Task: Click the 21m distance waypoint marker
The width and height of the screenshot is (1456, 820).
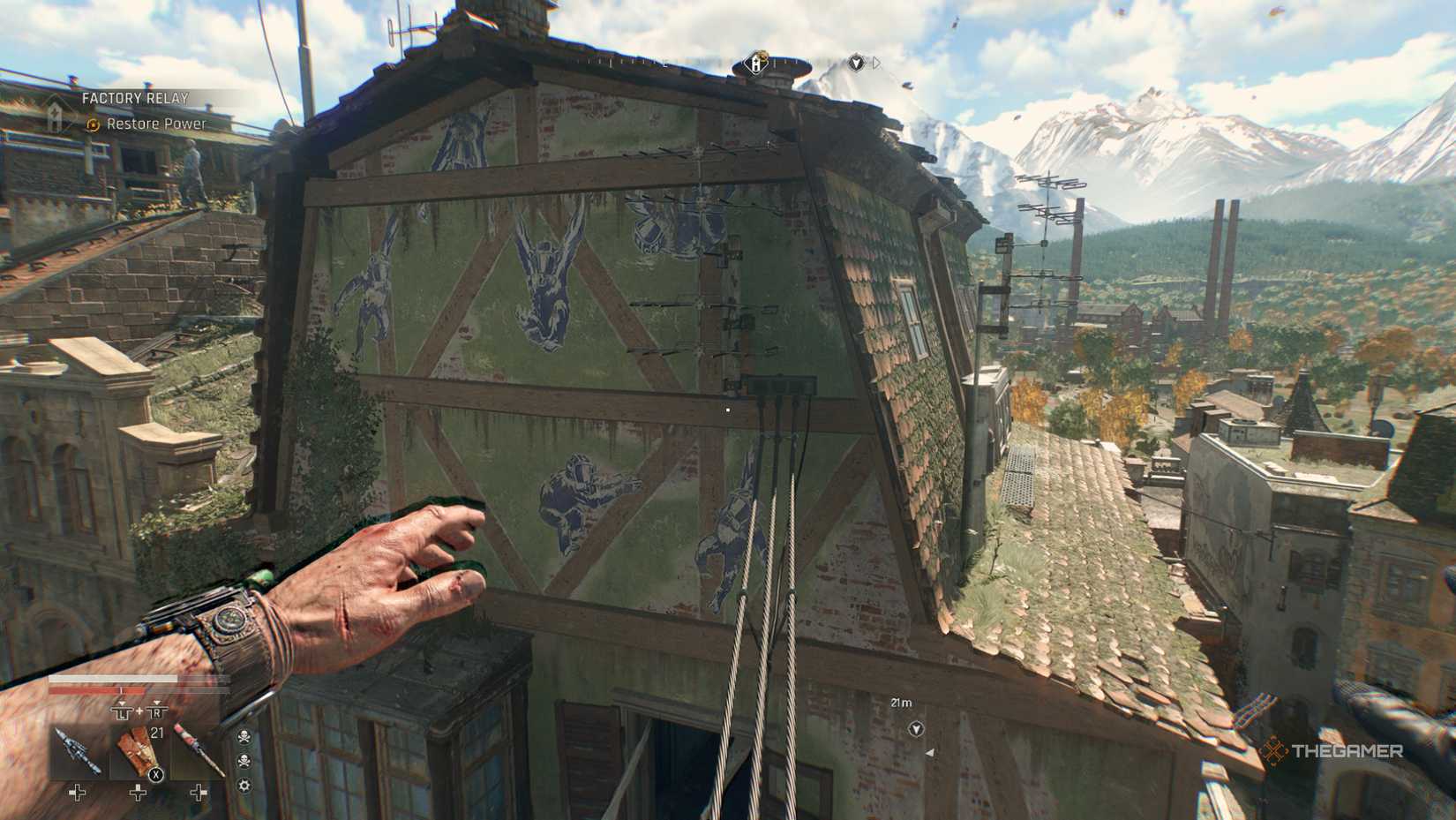Action: [916, 729]
